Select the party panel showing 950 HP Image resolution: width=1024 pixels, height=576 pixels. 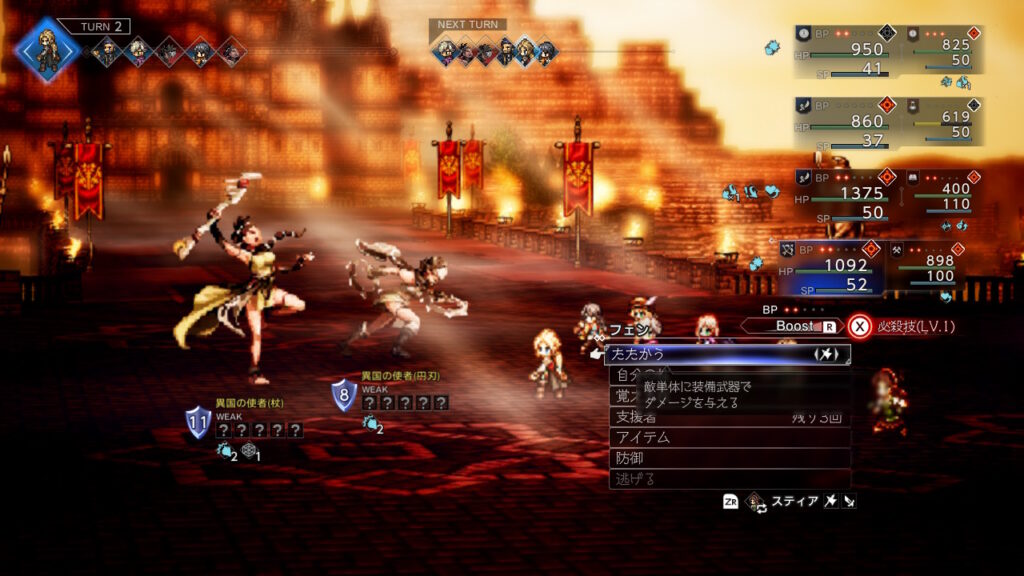click(842, 51)
